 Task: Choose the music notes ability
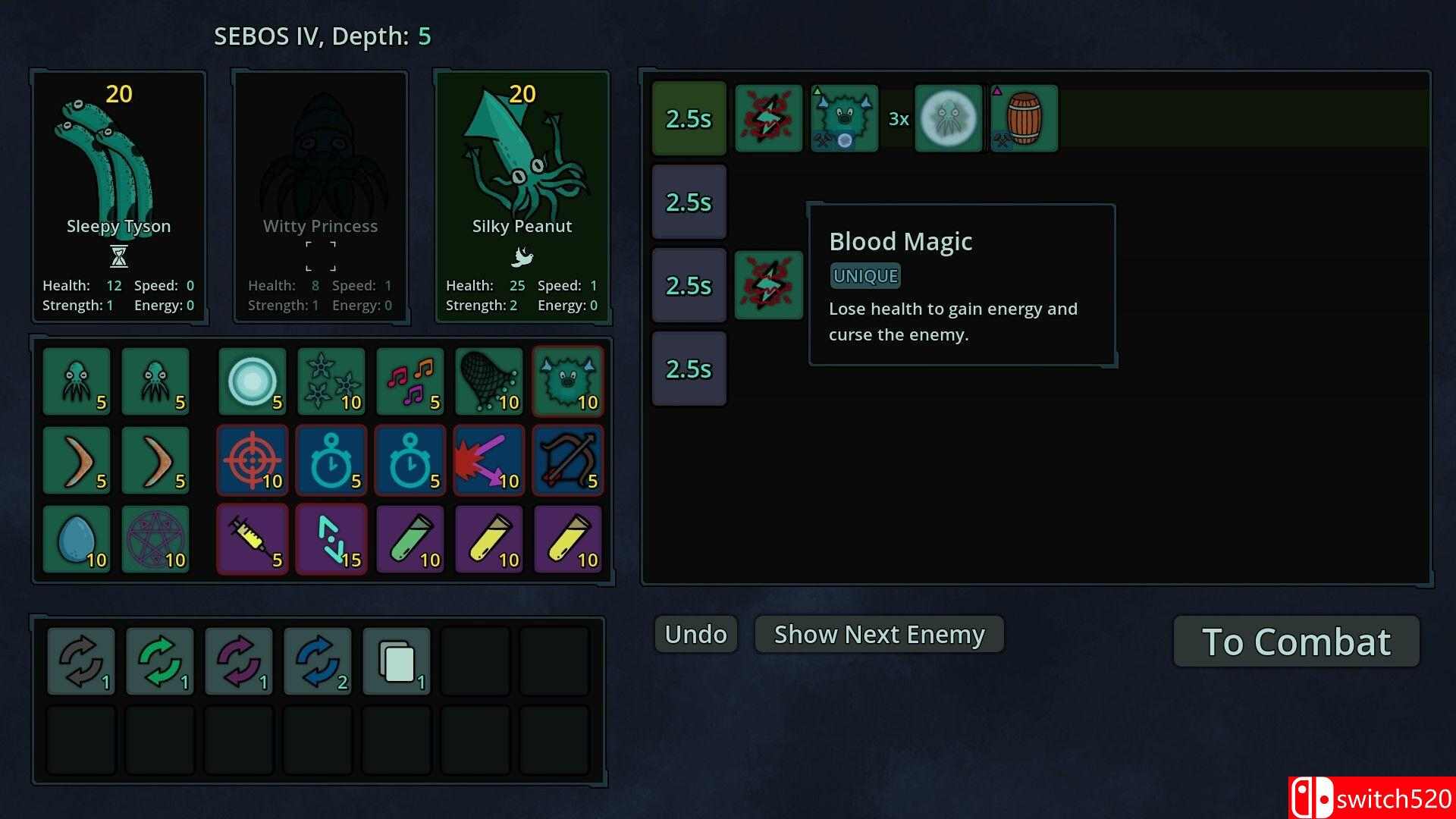(410, 381)
